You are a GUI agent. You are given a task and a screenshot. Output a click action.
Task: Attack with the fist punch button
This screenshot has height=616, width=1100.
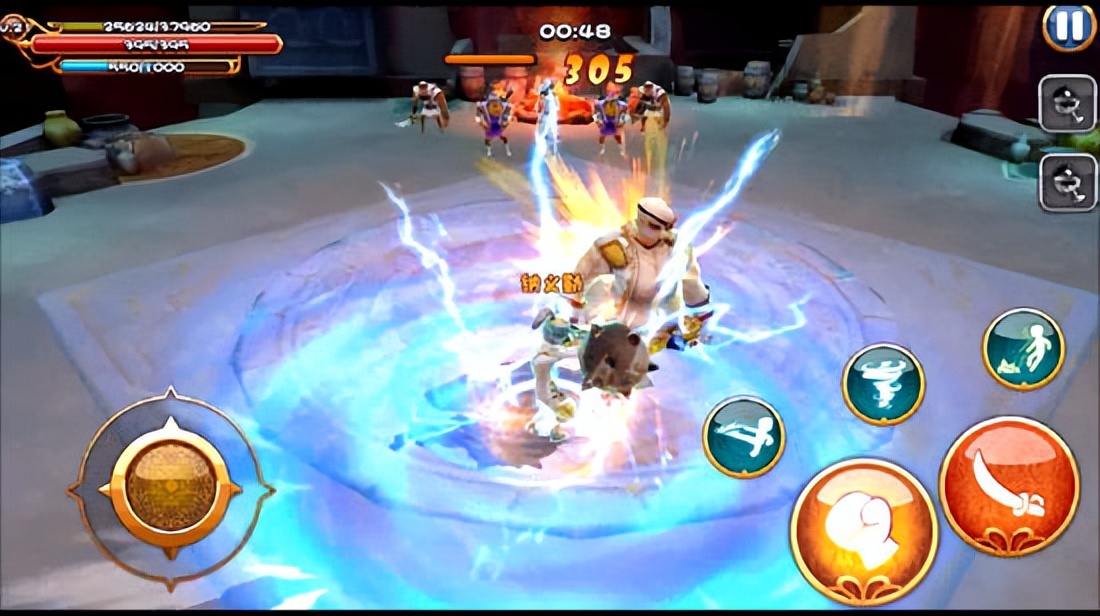click(x=864, y=531)
